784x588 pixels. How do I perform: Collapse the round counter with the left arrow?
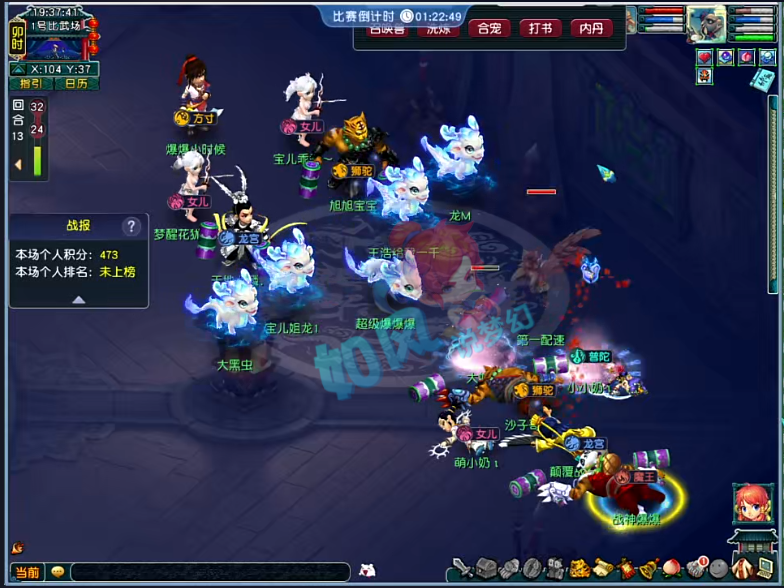click(17, 164)
